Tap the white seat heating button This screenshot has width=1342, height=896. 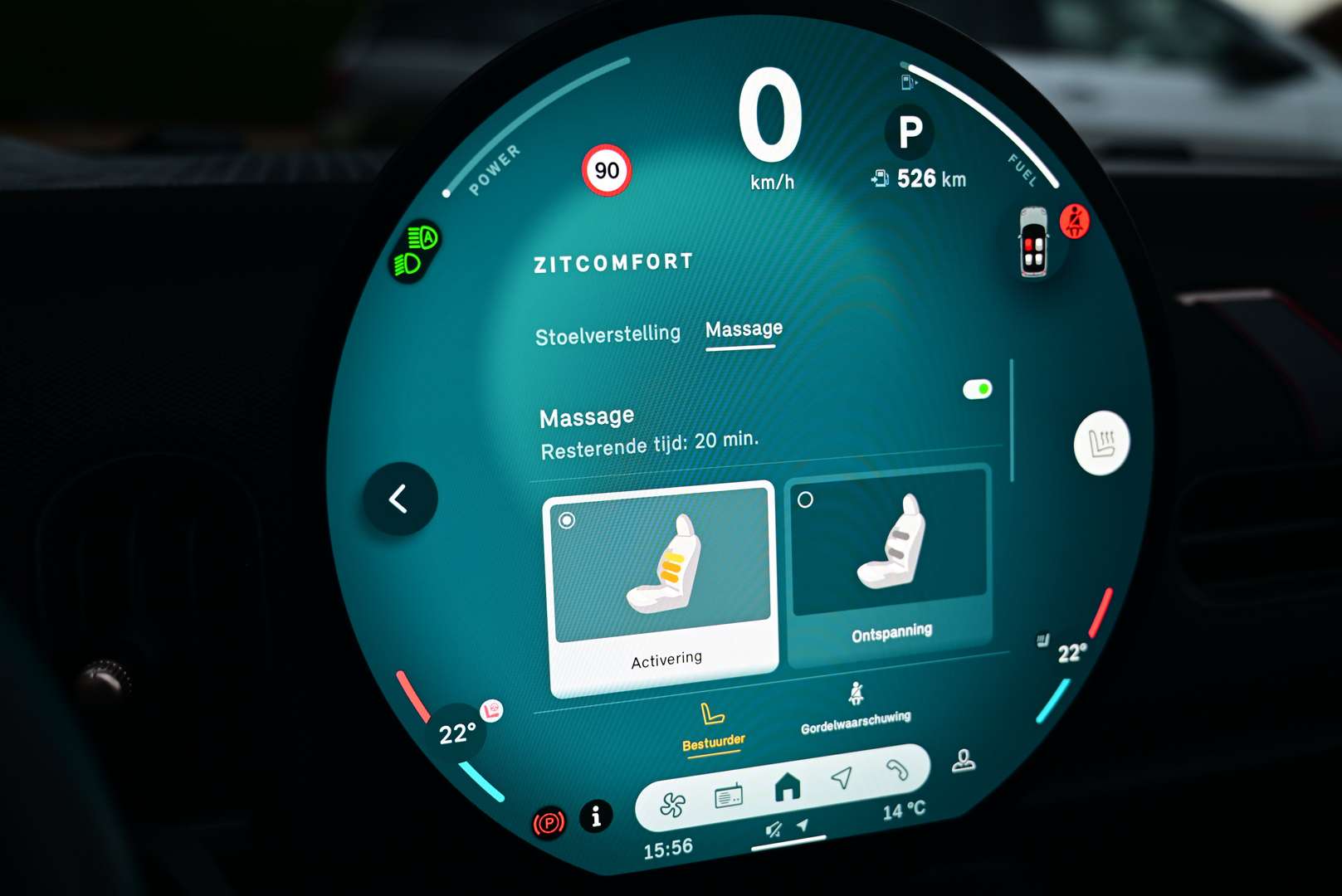(x=1101, y=443)
